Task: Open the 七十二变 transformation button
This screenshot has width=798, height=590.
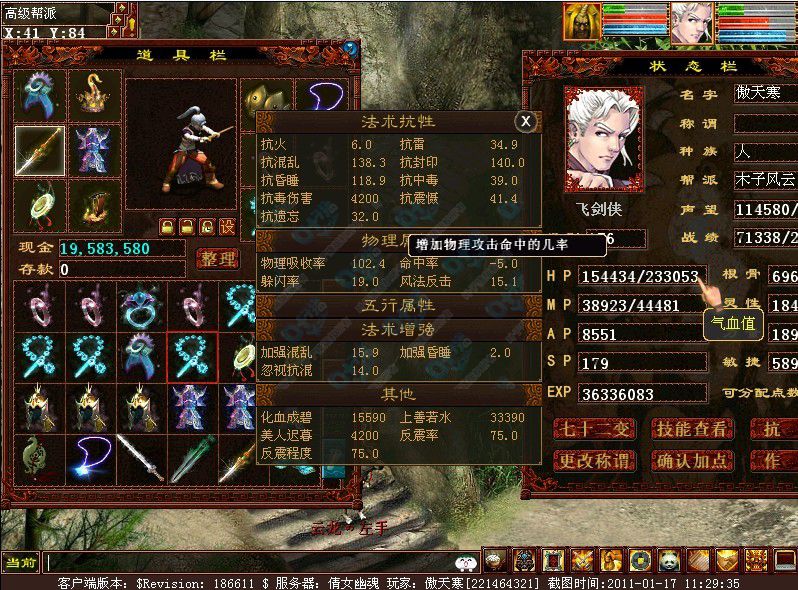Action: pyautogui.click(x=595, y=430)
